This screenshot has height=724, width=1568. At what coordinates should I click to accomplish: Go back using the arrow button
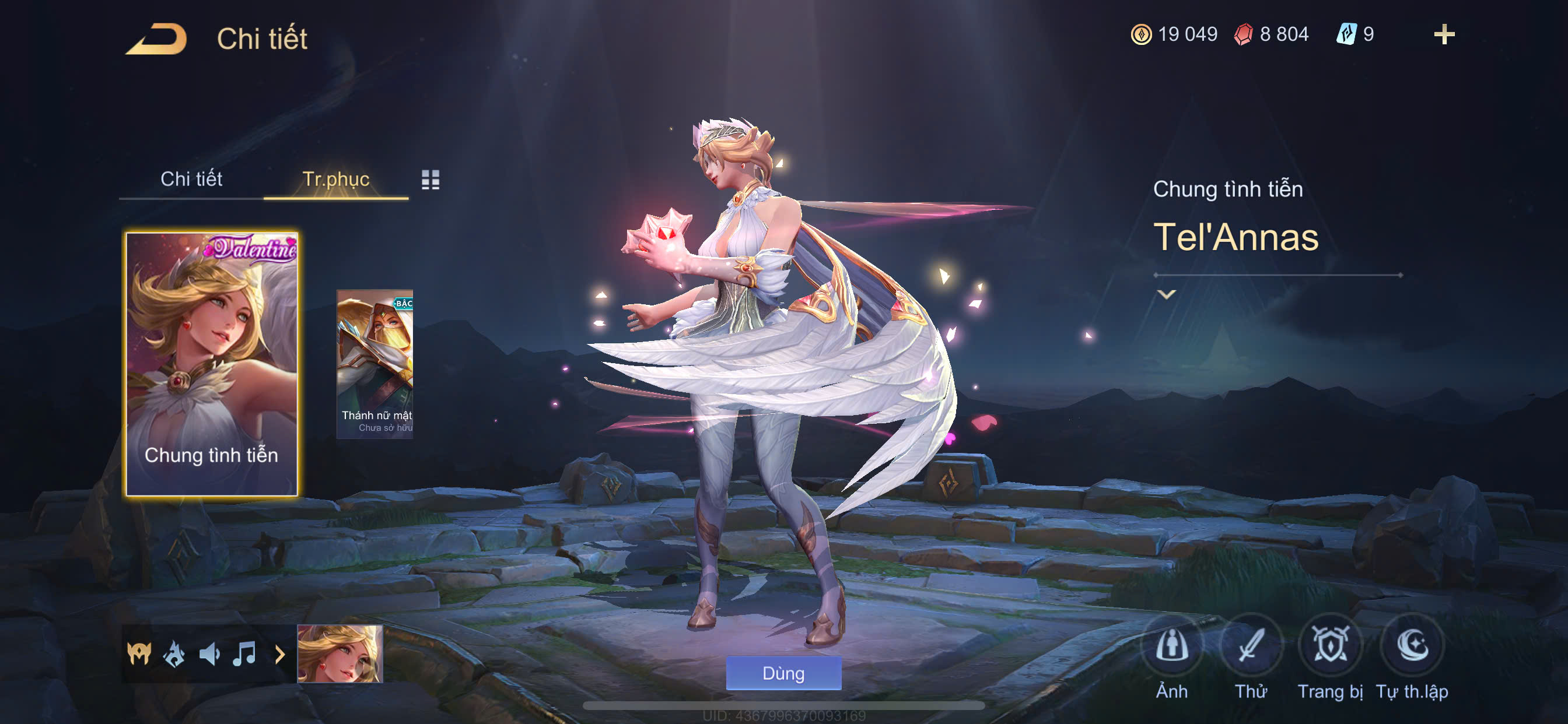click(x=156, y=38)
